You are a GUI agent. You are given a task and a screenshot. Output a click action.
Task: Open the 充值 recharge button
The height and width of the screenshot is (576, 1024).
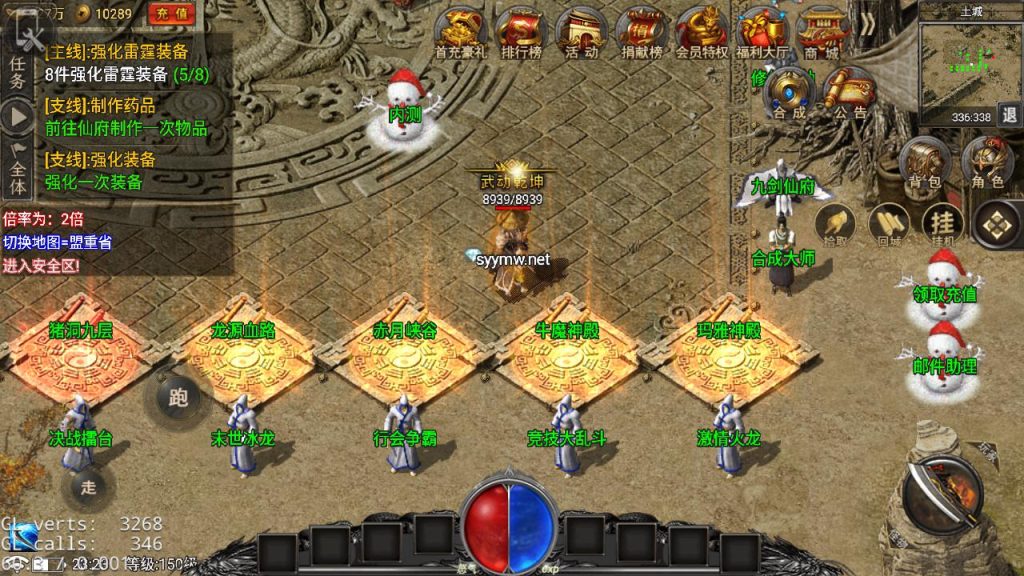pos(173,14)
